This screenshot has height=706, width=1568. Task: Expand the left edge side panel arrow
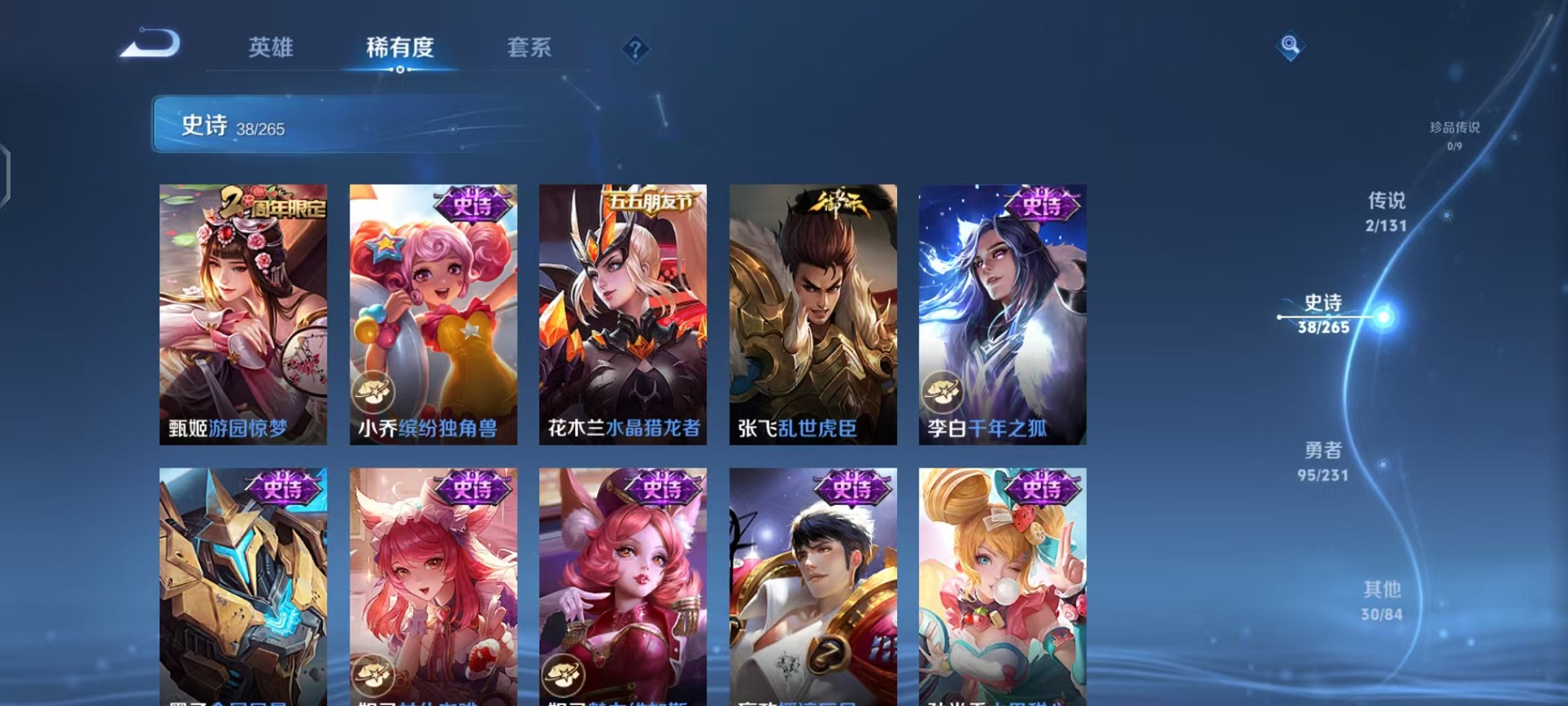pos(6,171)
